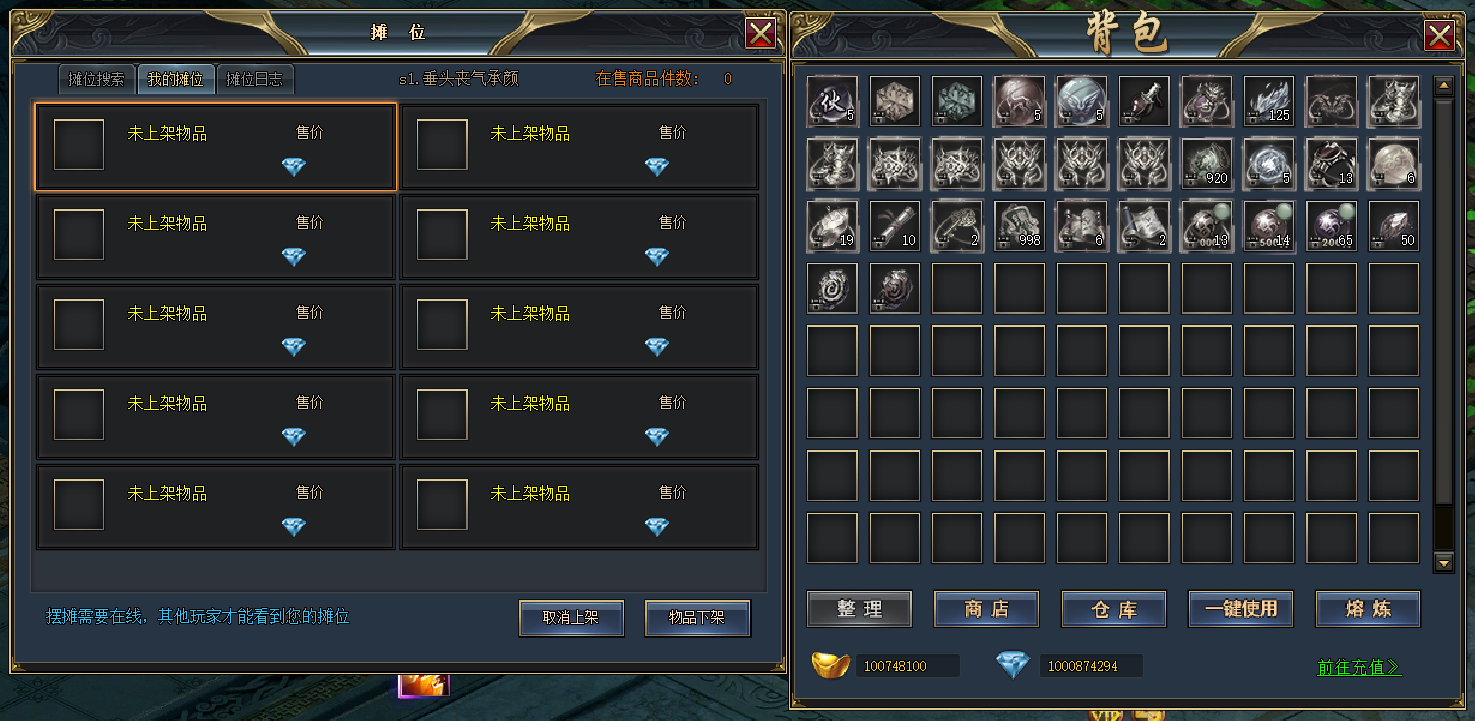The width and height of the screenshot is (1475, 721).
Task: Close the 摊位 stall window
Action: coord(760,34)
